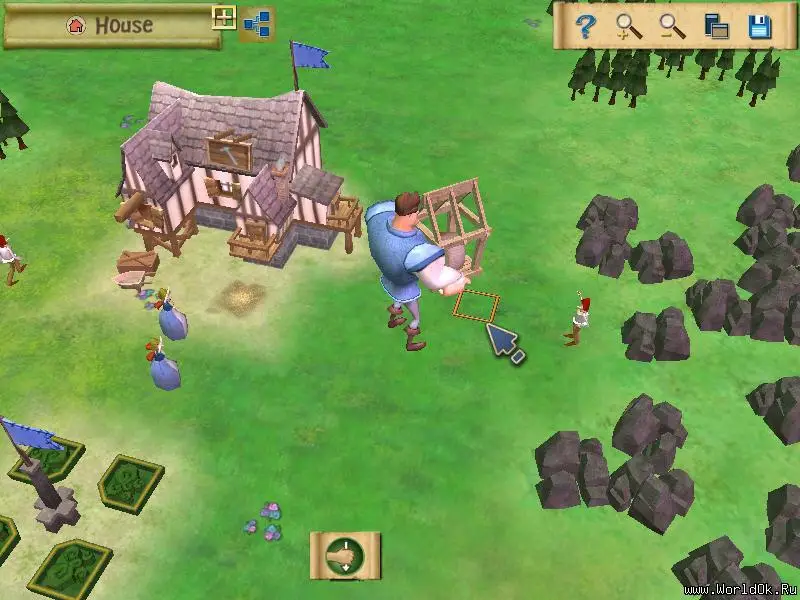Click the yellow crosshair grid icon
The height and width of the screenshot is (600, 800).
[x=224, y=18]
